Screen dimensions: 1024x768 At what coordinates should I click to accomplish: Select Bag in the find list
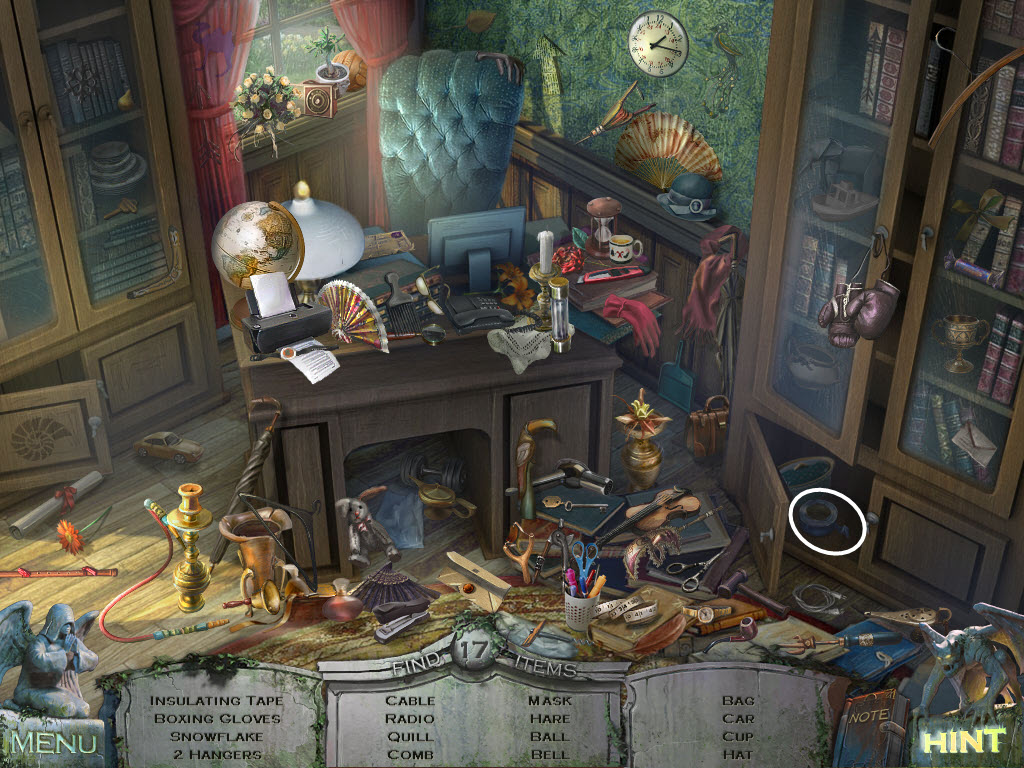click(738, 700)
